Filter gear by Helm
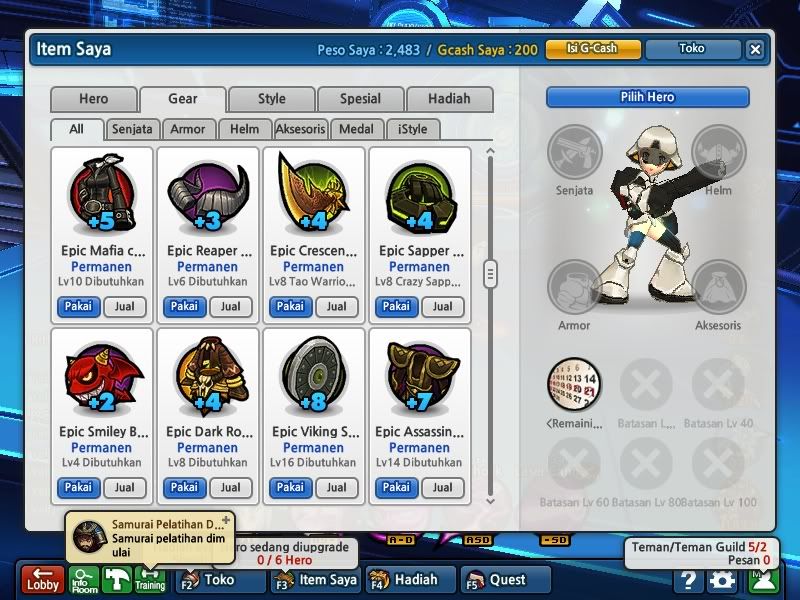This screenshot has width=800, height=600. point(244,129)
